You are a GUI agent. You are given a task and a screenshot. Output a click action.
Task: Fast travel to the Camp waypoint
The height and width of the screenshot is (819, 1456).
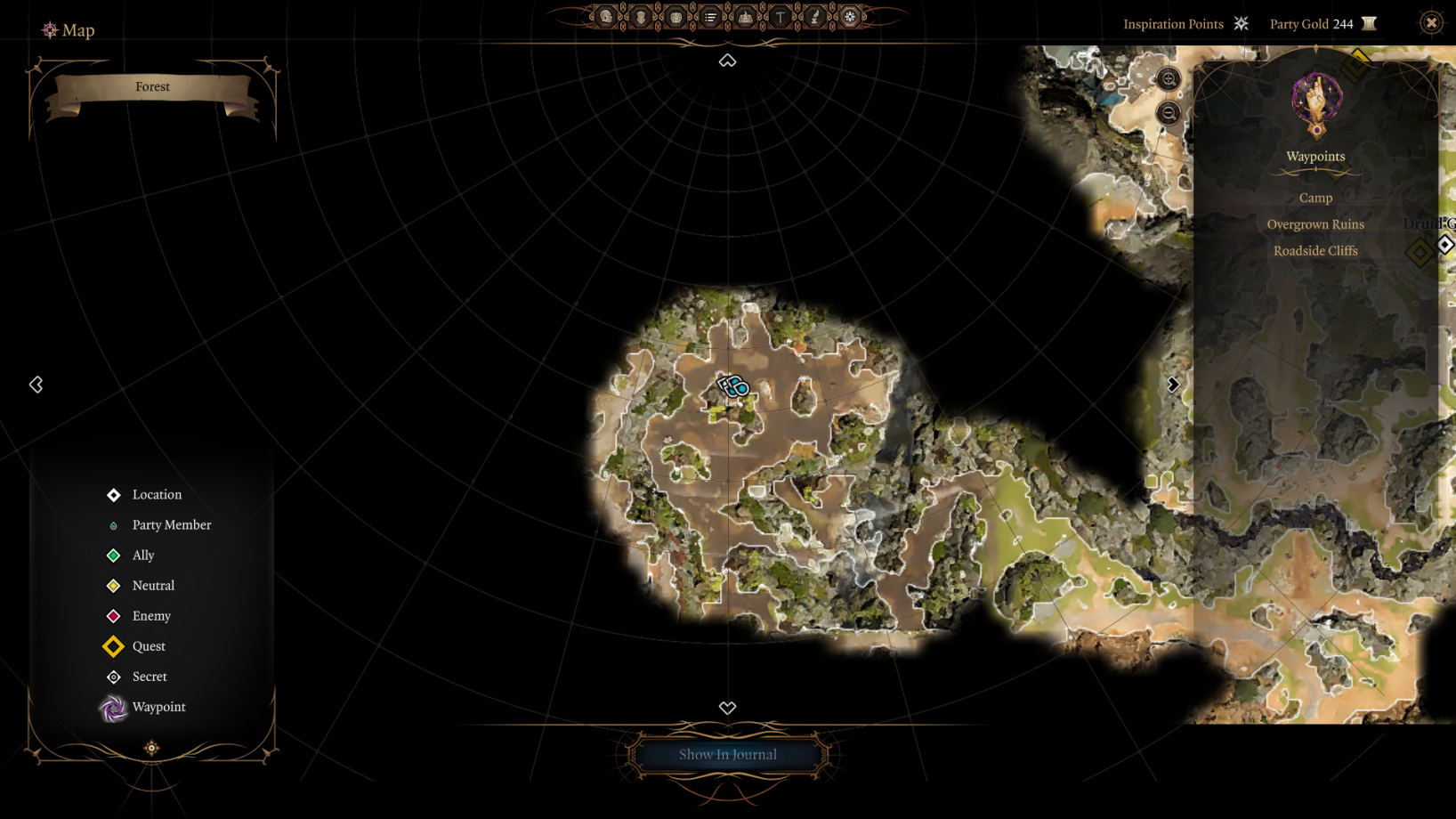(1314, 197)
